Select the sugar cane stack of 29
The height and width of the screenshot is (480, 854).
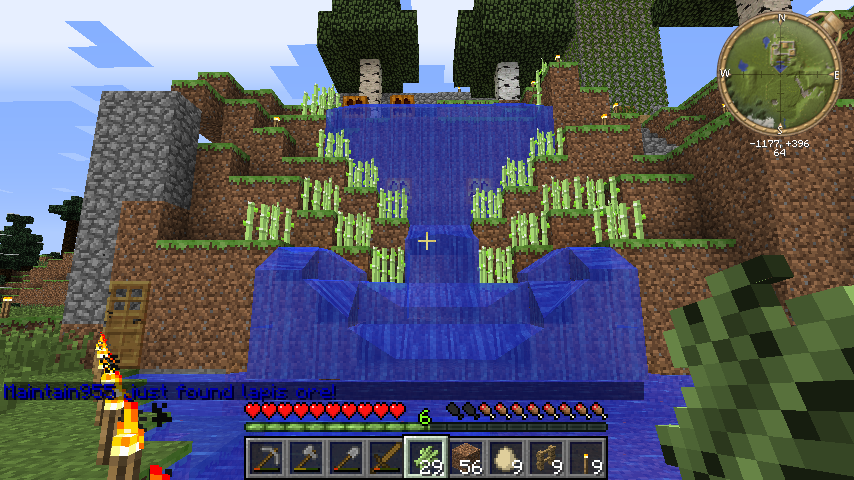(x=425, y=458)
